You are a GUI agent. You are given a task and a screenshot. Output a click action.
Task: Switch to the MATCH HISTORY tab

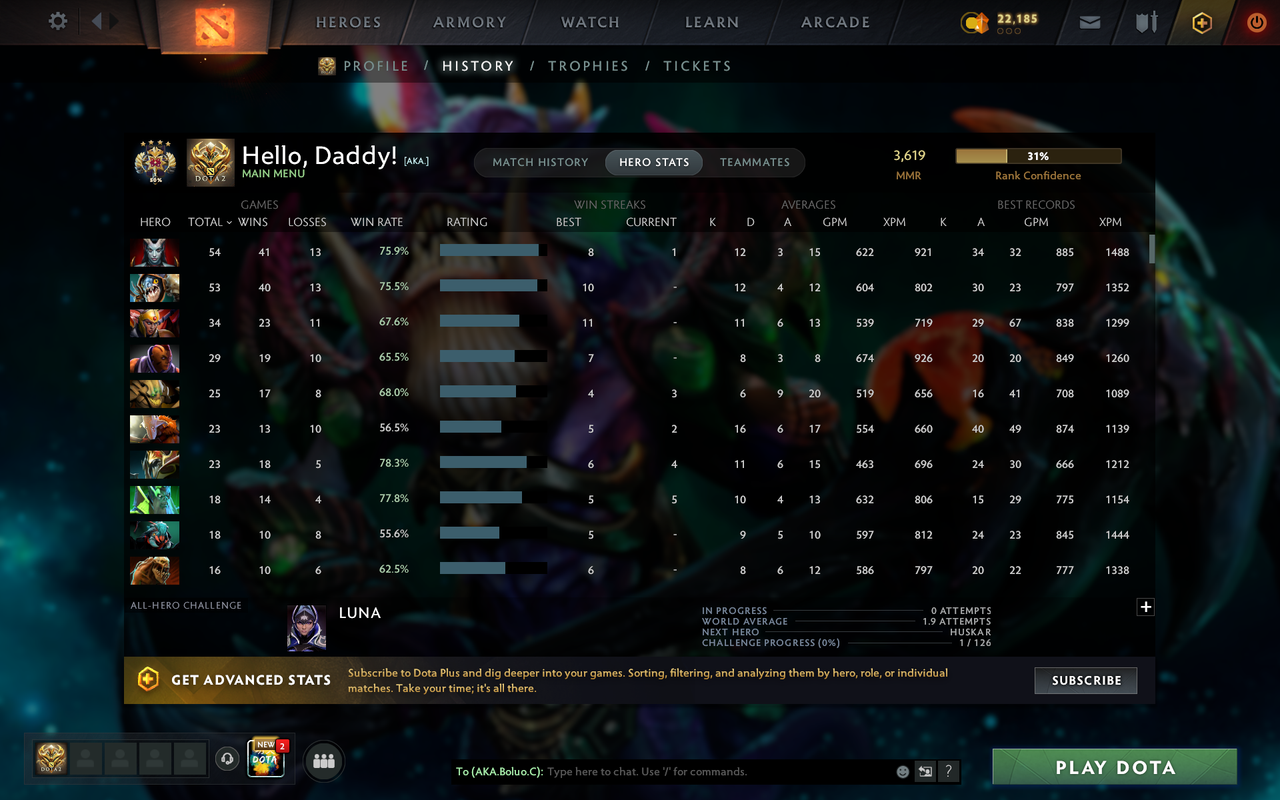pyautogui.click(x=541, y=162)
